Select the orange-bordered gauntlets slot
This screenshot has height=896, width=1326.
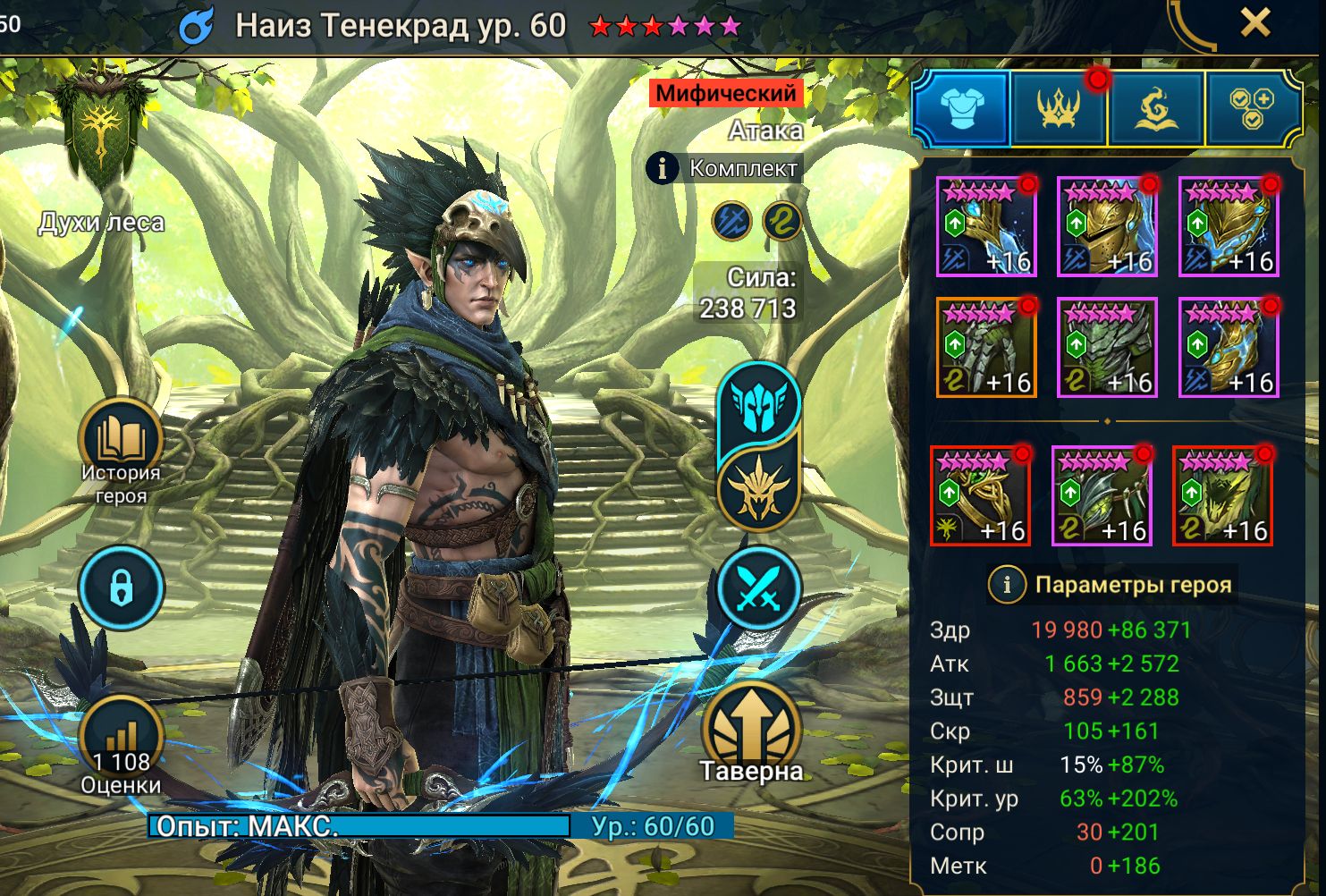coord(986,347)
